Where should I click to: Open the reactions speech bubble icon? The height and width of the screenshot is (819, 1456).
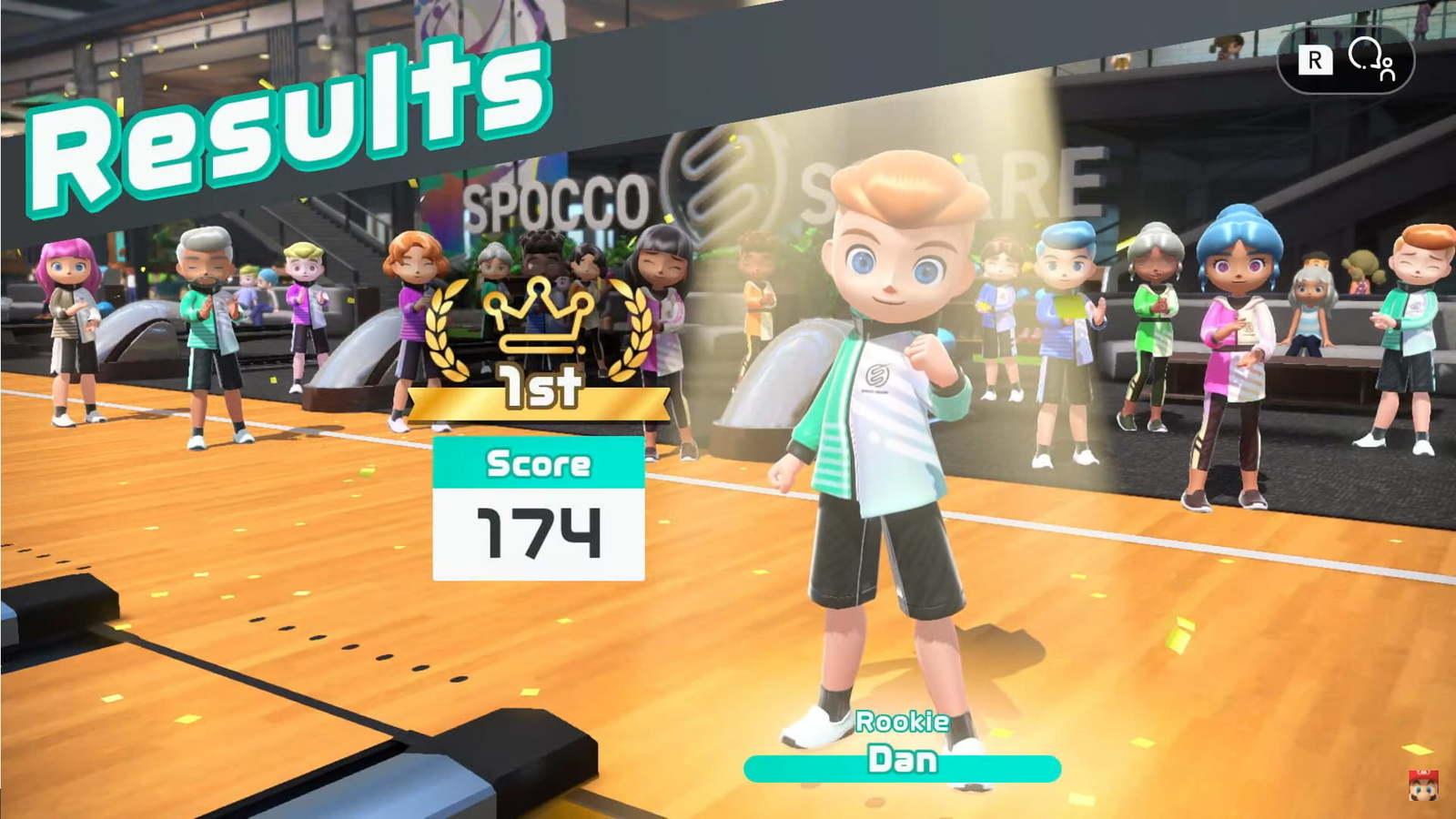[x=1371, y=59]
